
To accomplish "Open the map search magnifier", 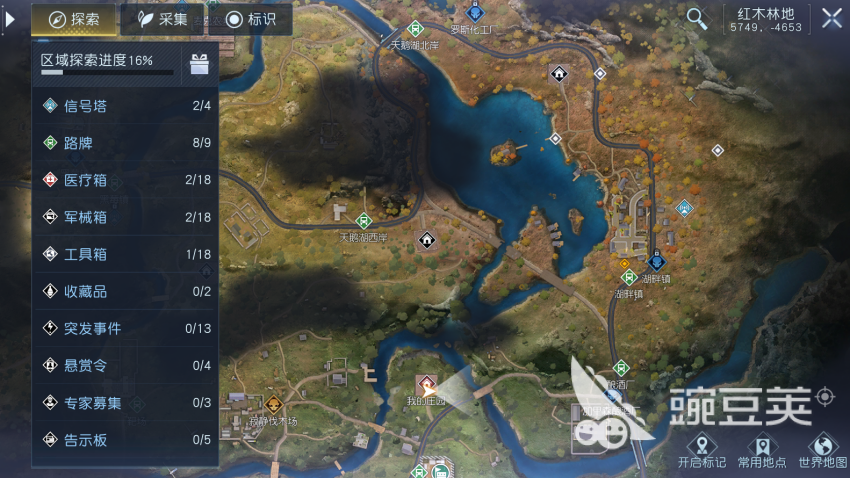I will (x=696, y=18).
